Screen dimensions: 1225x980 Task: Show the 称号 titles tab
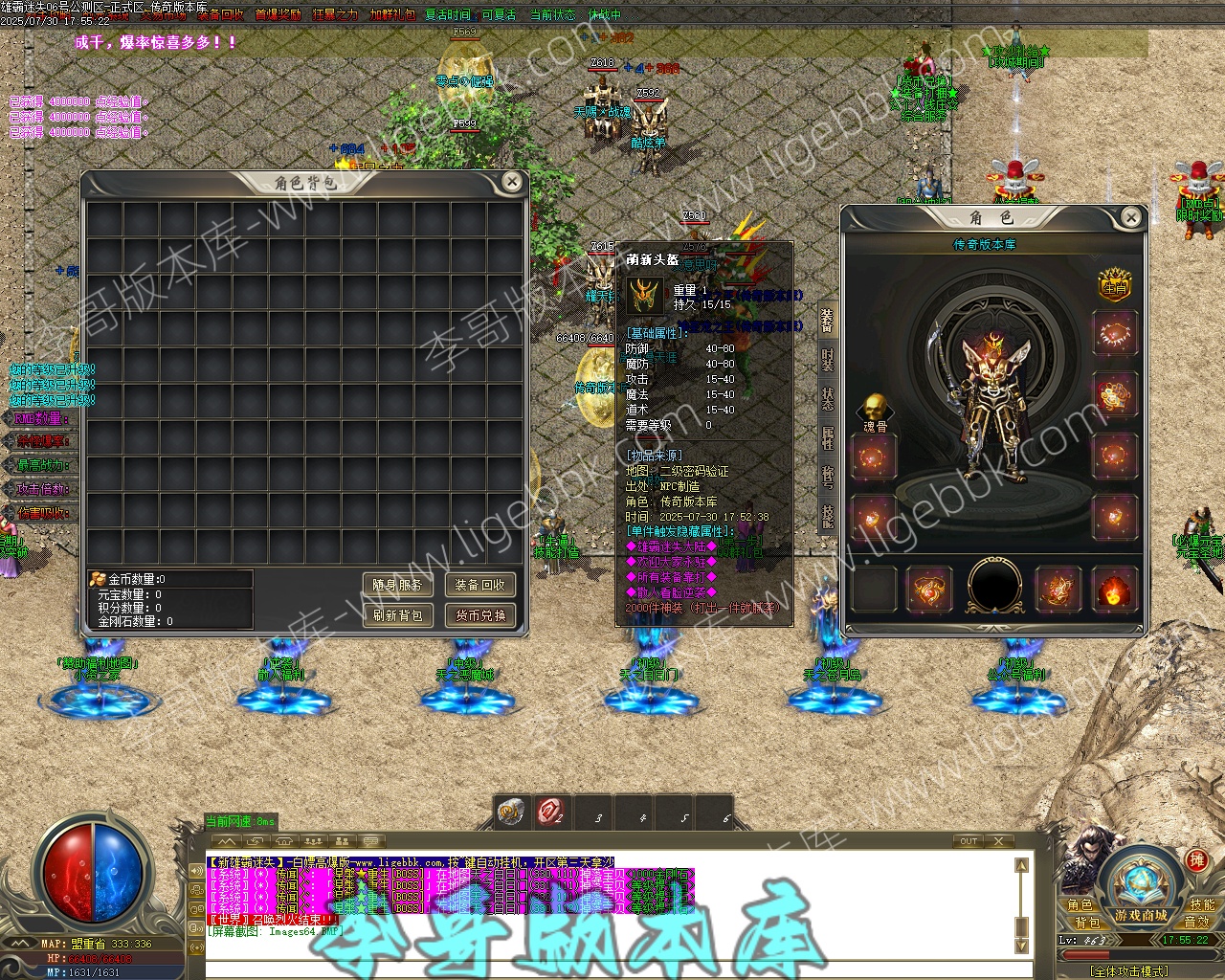pyautogui.click(x=827, y=477)
